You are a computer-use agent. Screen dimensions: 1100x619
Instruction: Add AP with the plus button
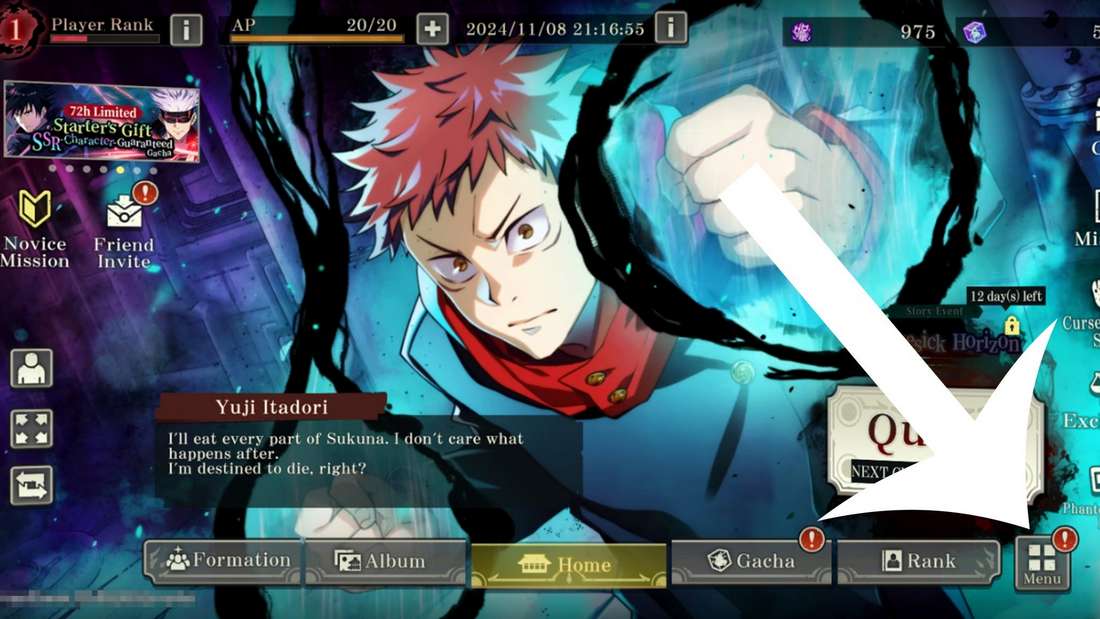tap(432, 28)
